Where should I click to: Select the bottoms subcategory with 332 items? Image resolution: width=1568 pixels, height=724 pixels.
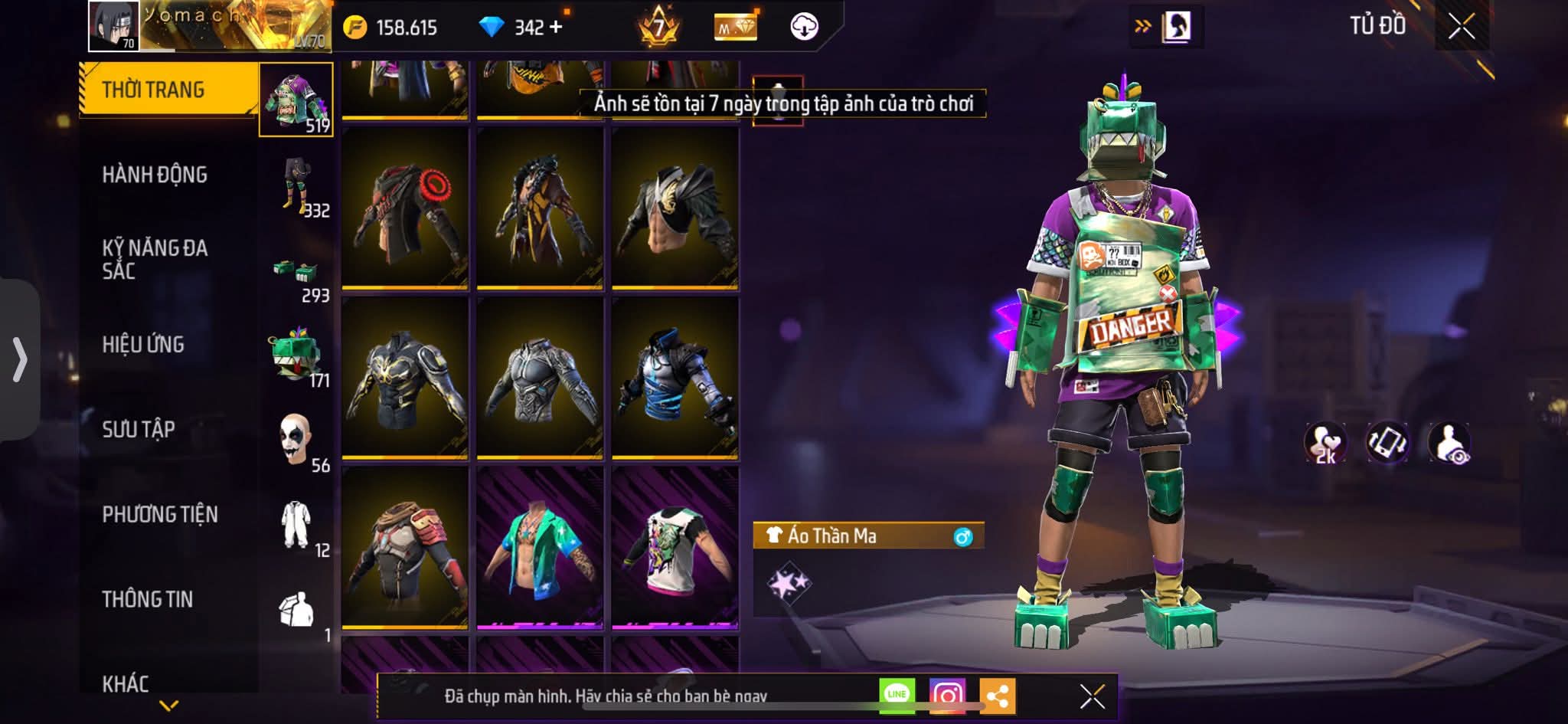[x=296, y=185]
